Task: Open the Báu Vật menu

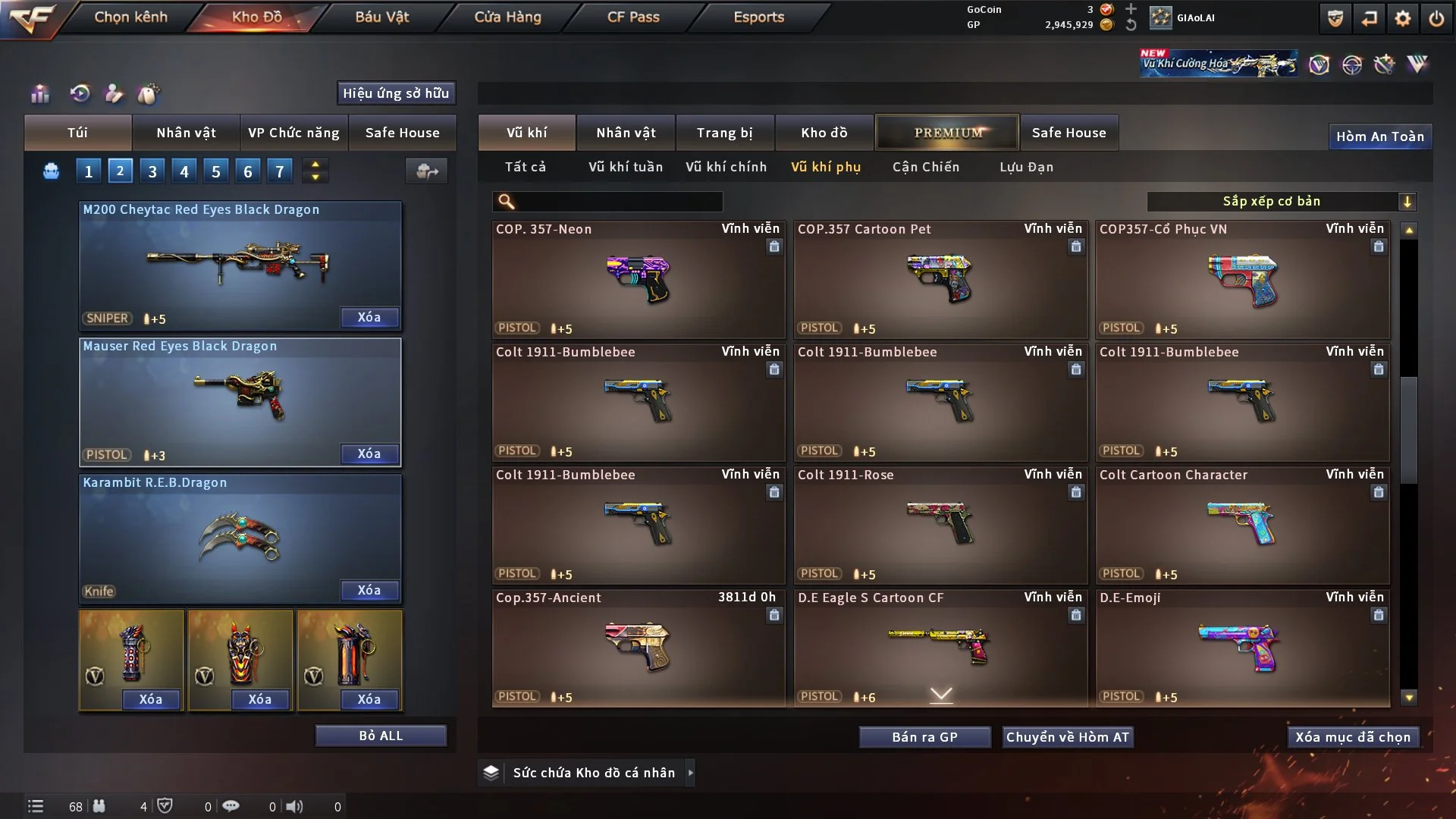Action: [381, 17]
